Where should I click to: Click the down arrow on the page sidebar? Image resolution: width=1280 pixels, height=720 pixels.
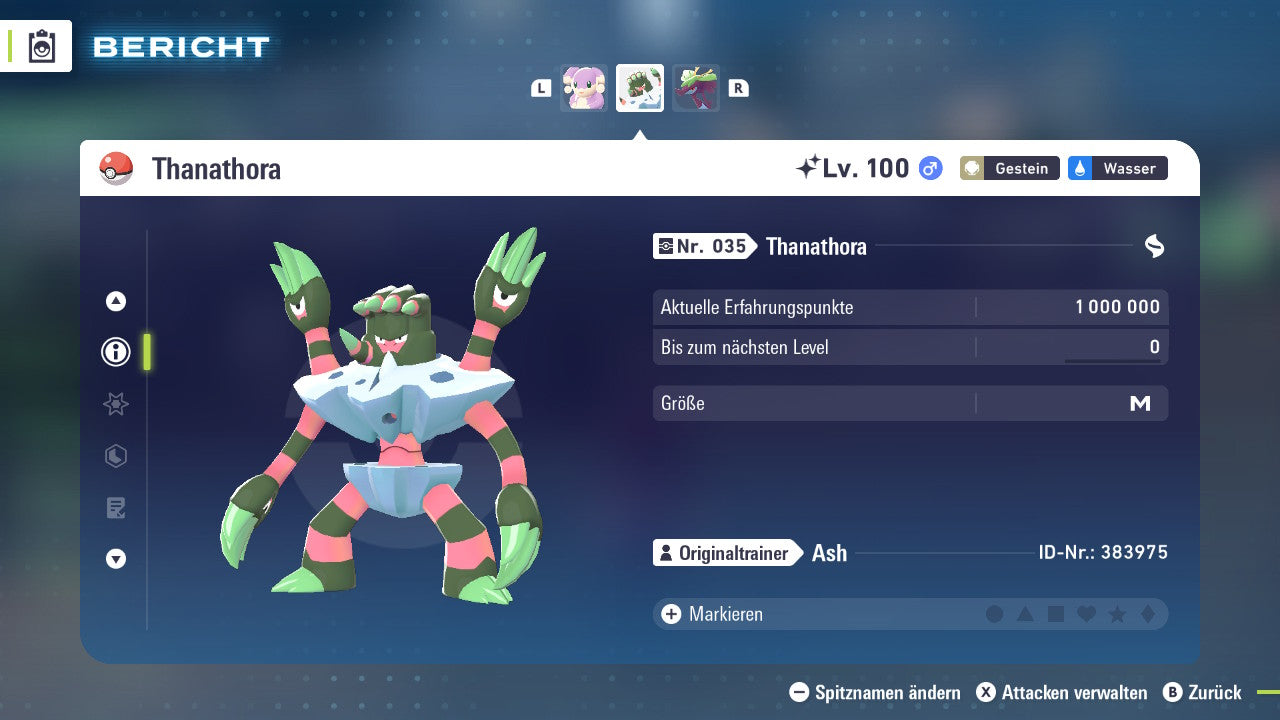pyautogui.click(x=116, y=559)
